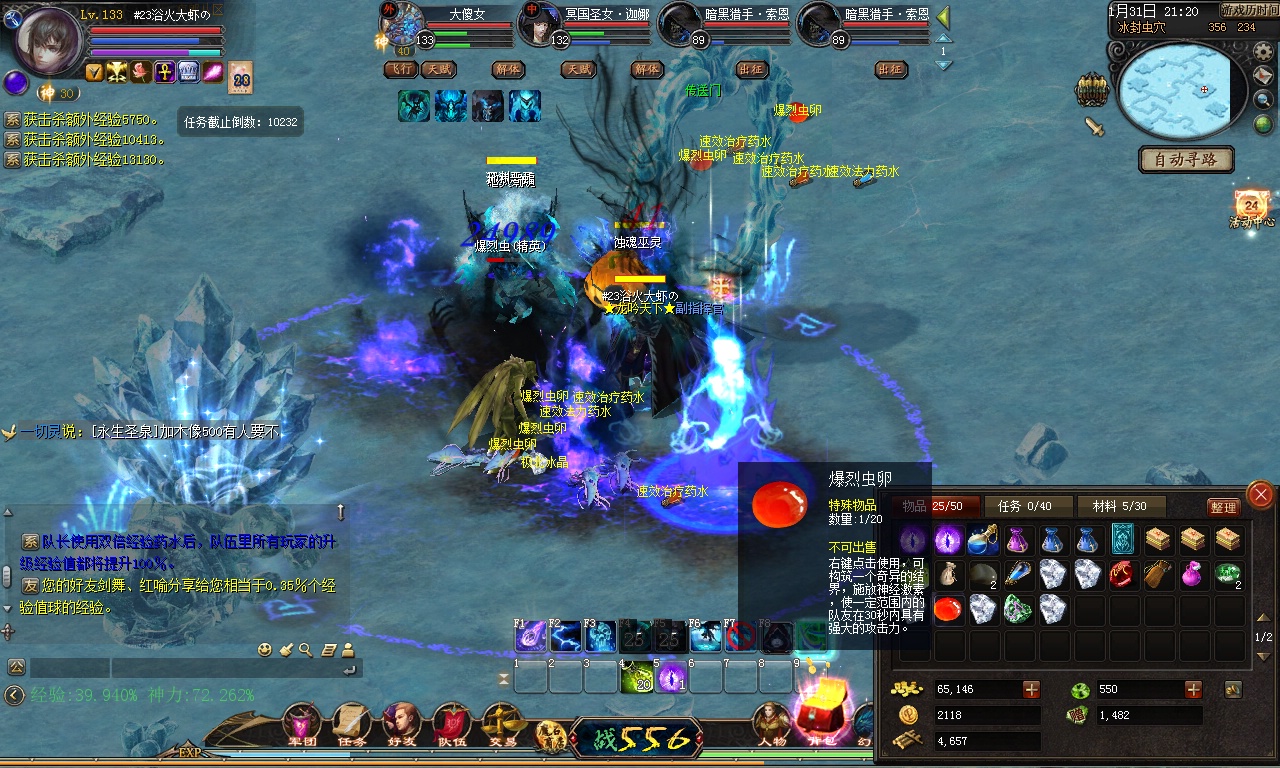Screen dimensions: 1280x768
Task: Switch to the 材料 materials tab
Action: coord(1120,507)
